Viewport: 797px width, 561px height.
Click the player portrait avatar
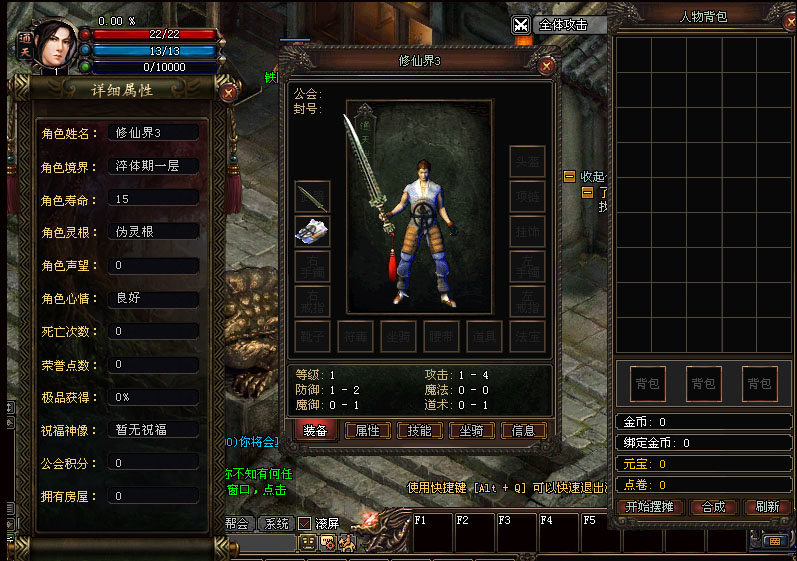[56, 45]
